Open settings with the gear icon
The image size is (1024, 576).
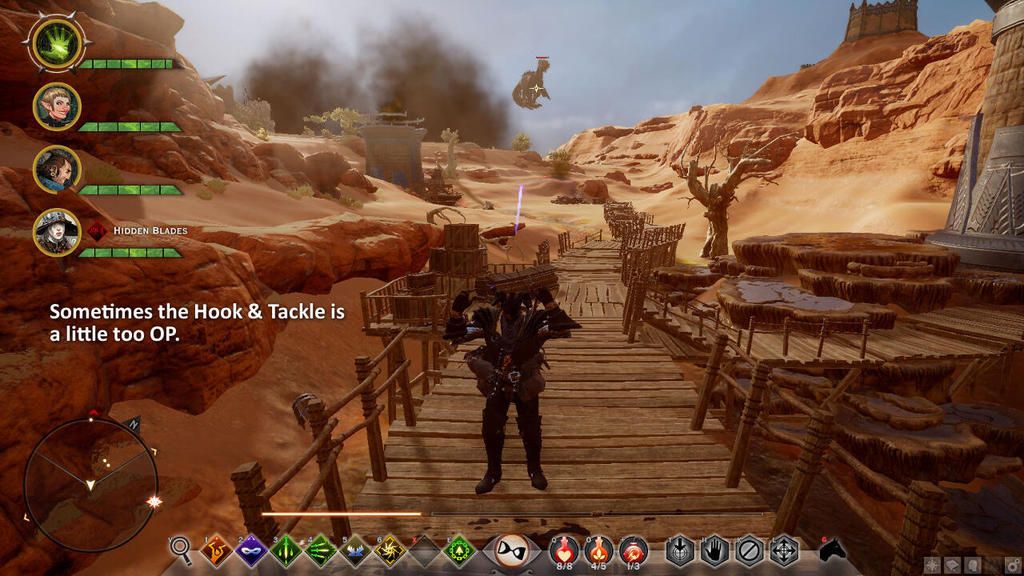pyautogui.click(x=1011, y=566)
